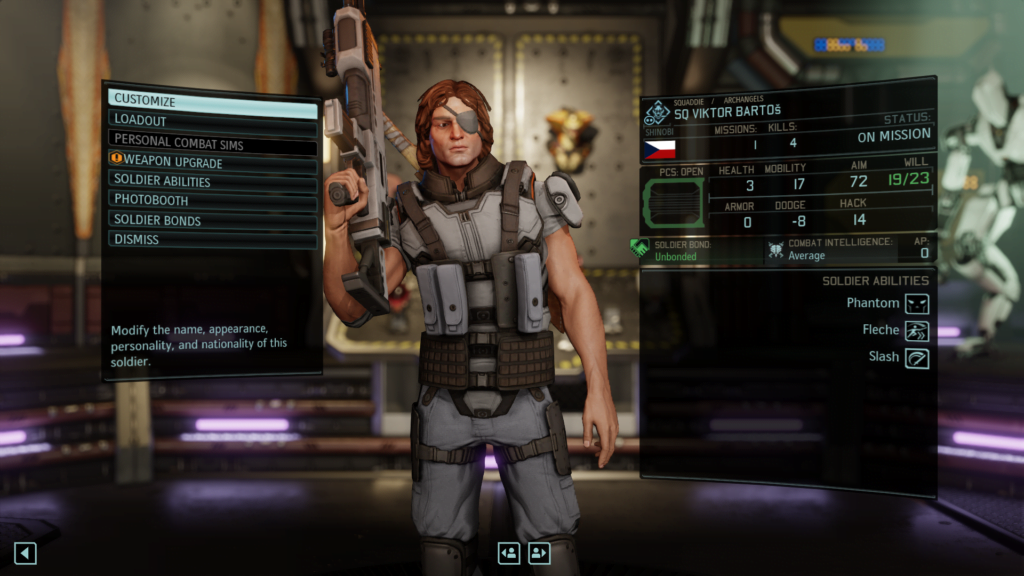This screenshot has height=576, width=1024.
Task: Open Personal Combat Sims
Action: pyautogui.click(x=212, y=142)
